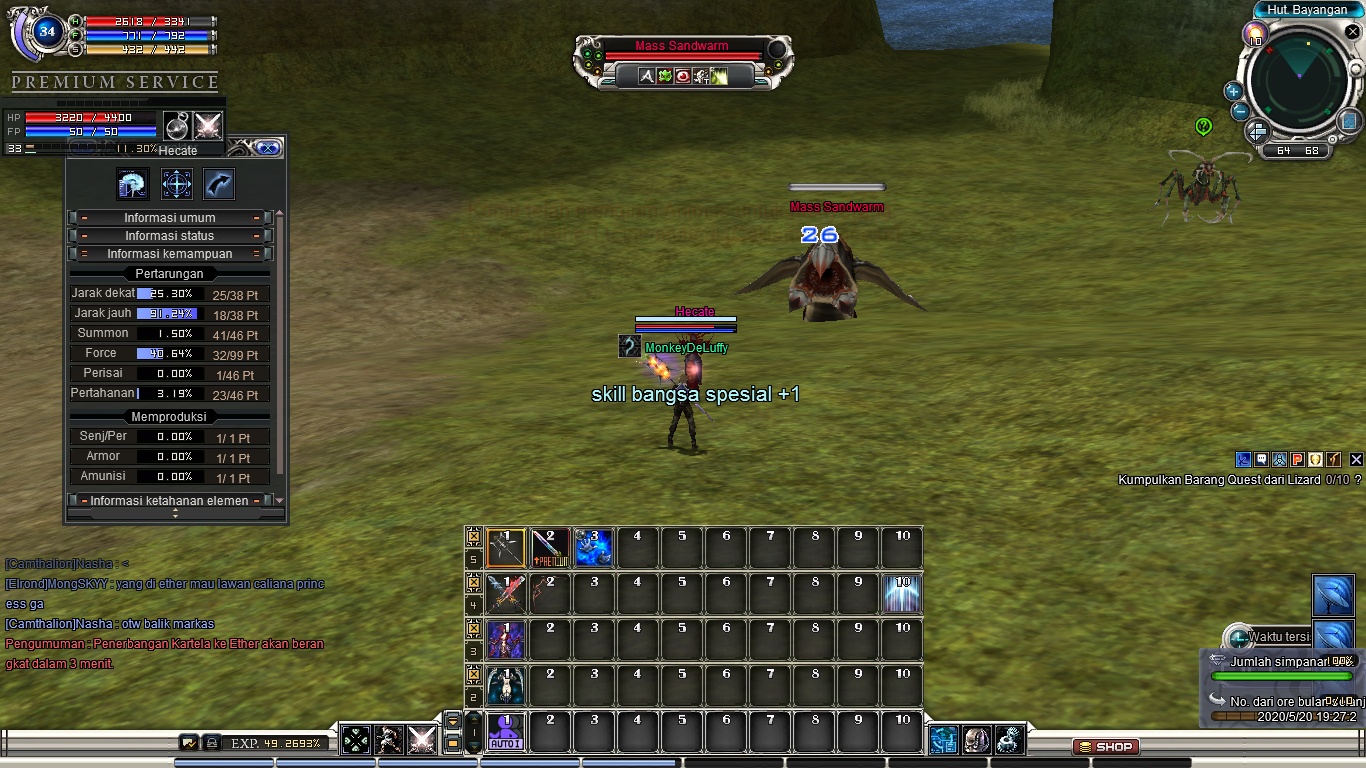
Task: Collapse the Memproduksi section
Action: point(168,417)
